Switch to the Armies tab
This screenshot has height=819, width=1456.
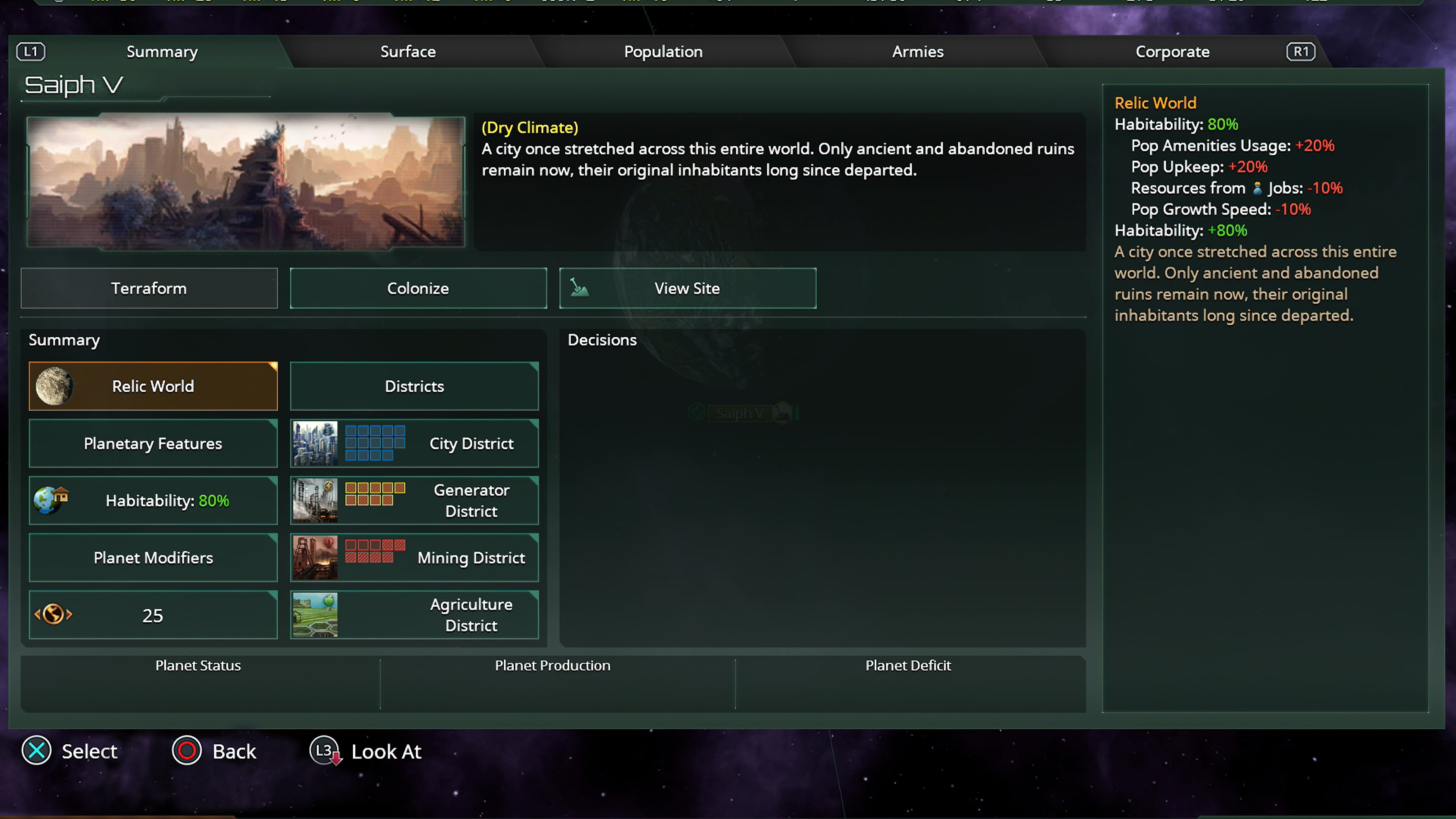917,52
